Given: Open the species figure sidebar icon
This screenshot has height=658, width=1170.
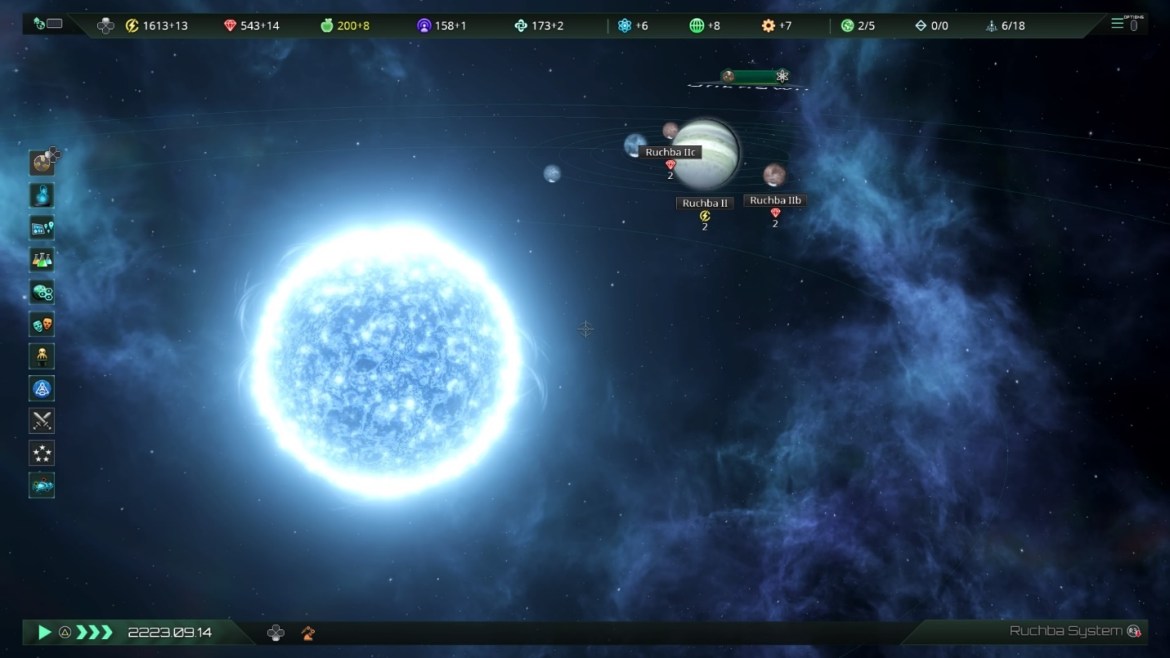Looking at the screenshot, I should pyautogui.click(x=42, y=356).
